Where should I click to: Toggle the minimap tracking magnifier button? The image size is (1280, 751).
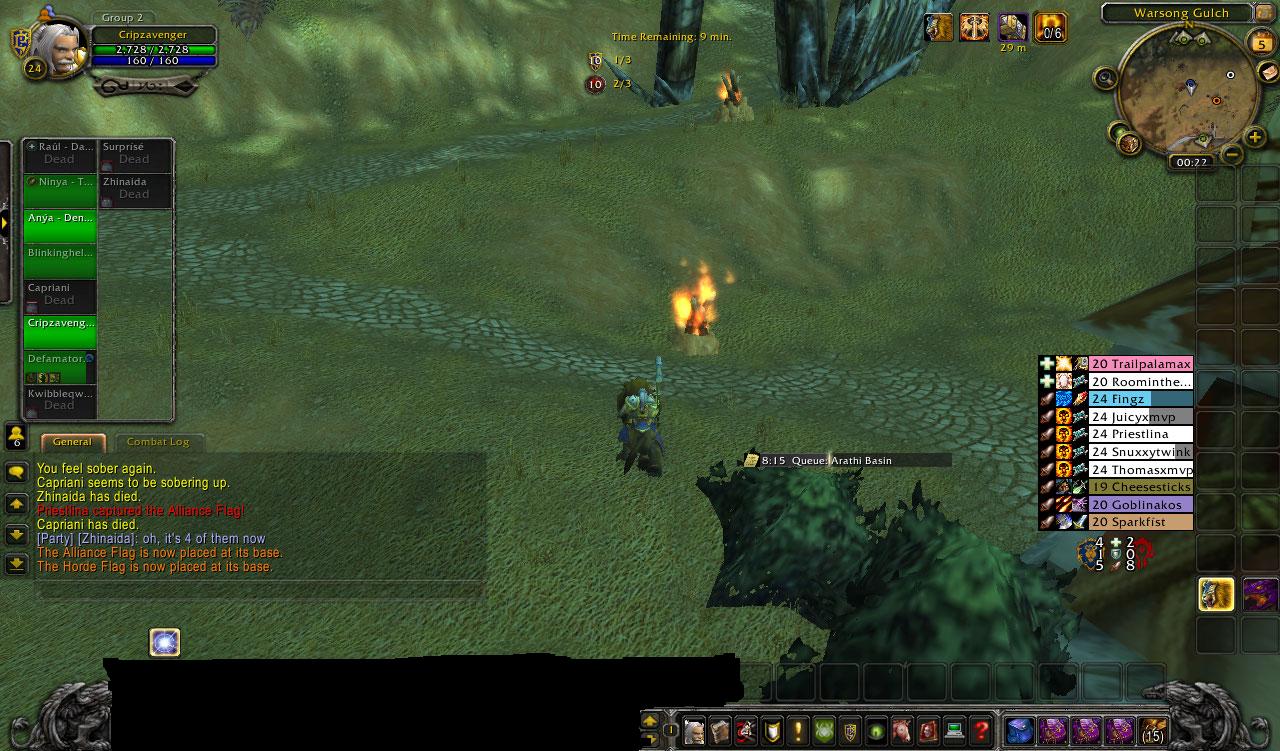[x=1105, y=77]
